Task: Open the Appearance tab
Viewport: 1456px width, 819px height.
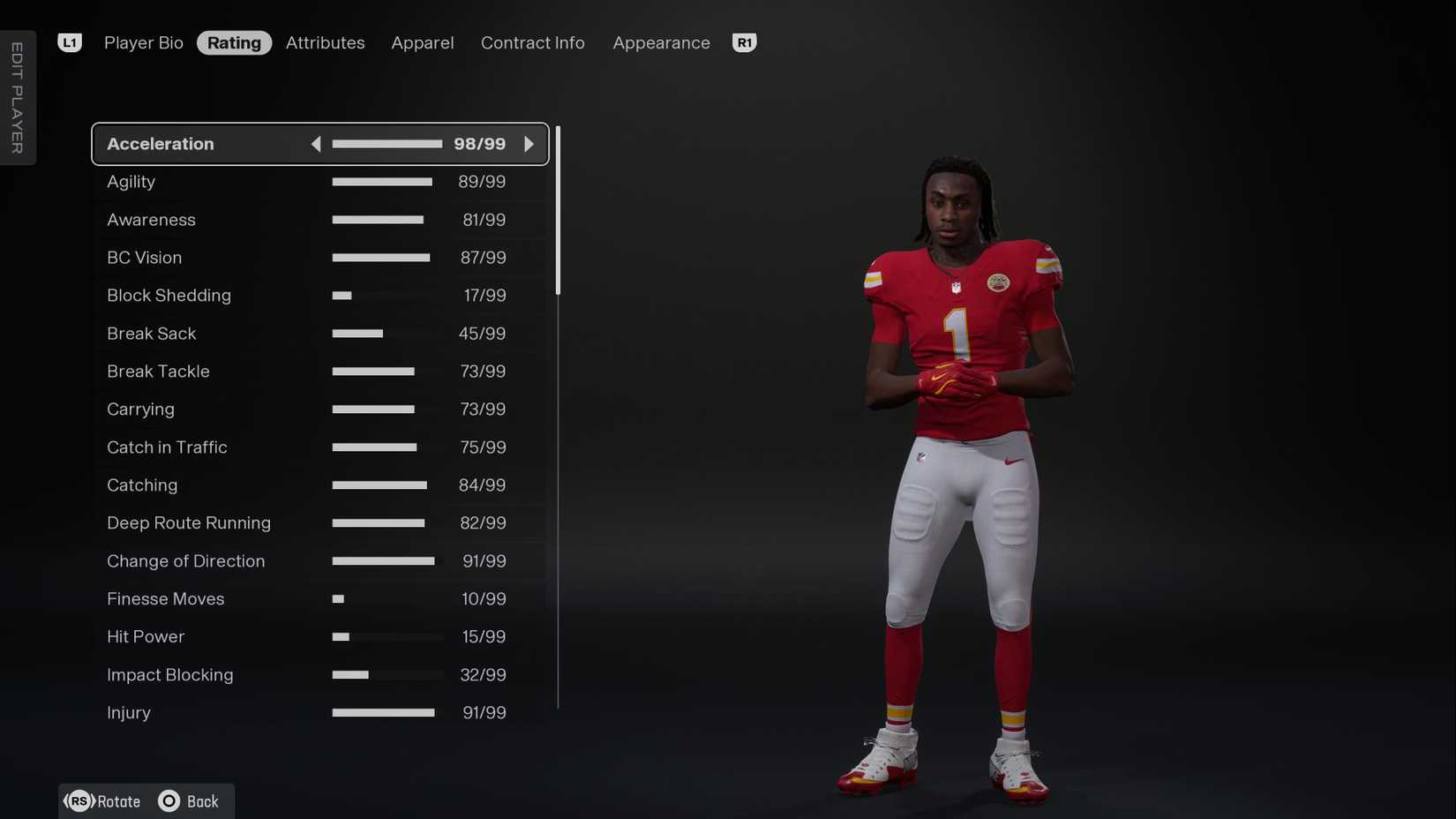Action: [661, 42]
